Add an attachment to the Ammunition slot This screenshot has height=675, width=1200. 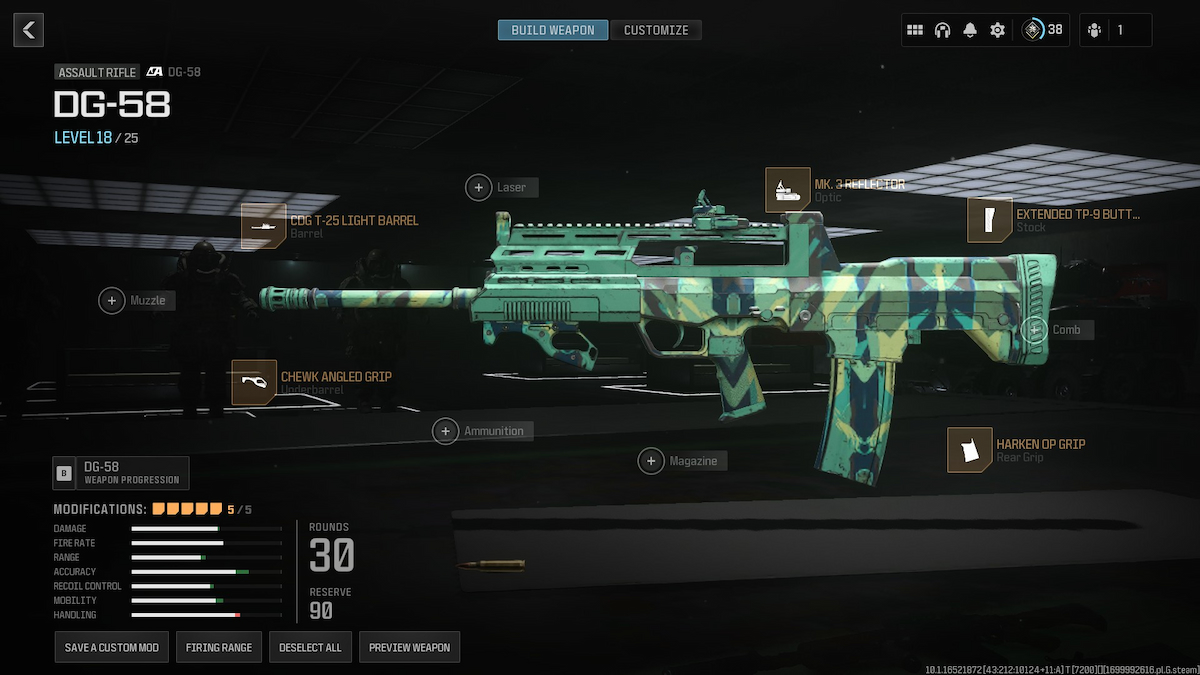coord(446,431)
